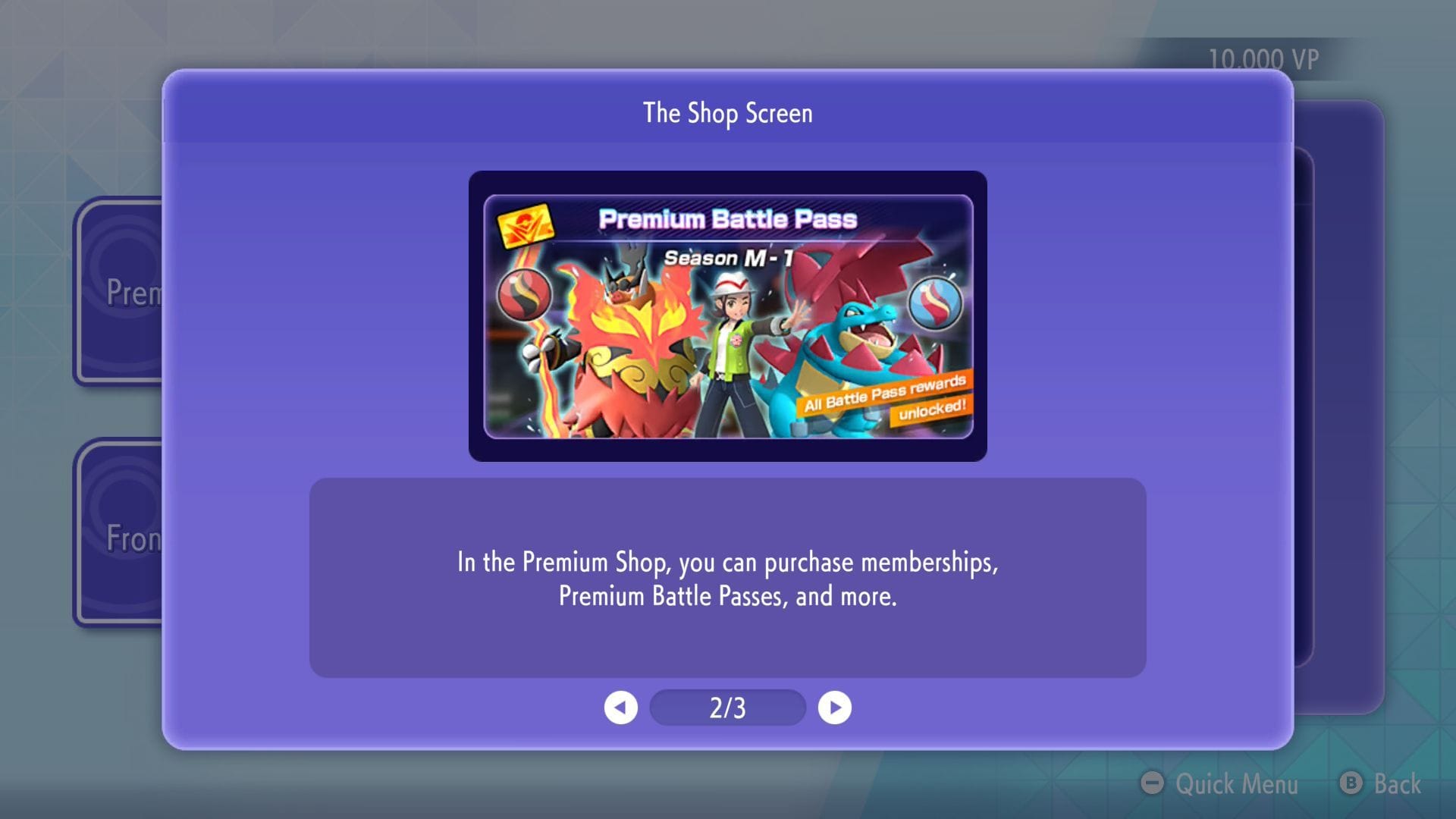The height and width of the screenshot is (819, 1456).
Task: Click the 2/3 page progress indicator
Action: coord(727,707)
